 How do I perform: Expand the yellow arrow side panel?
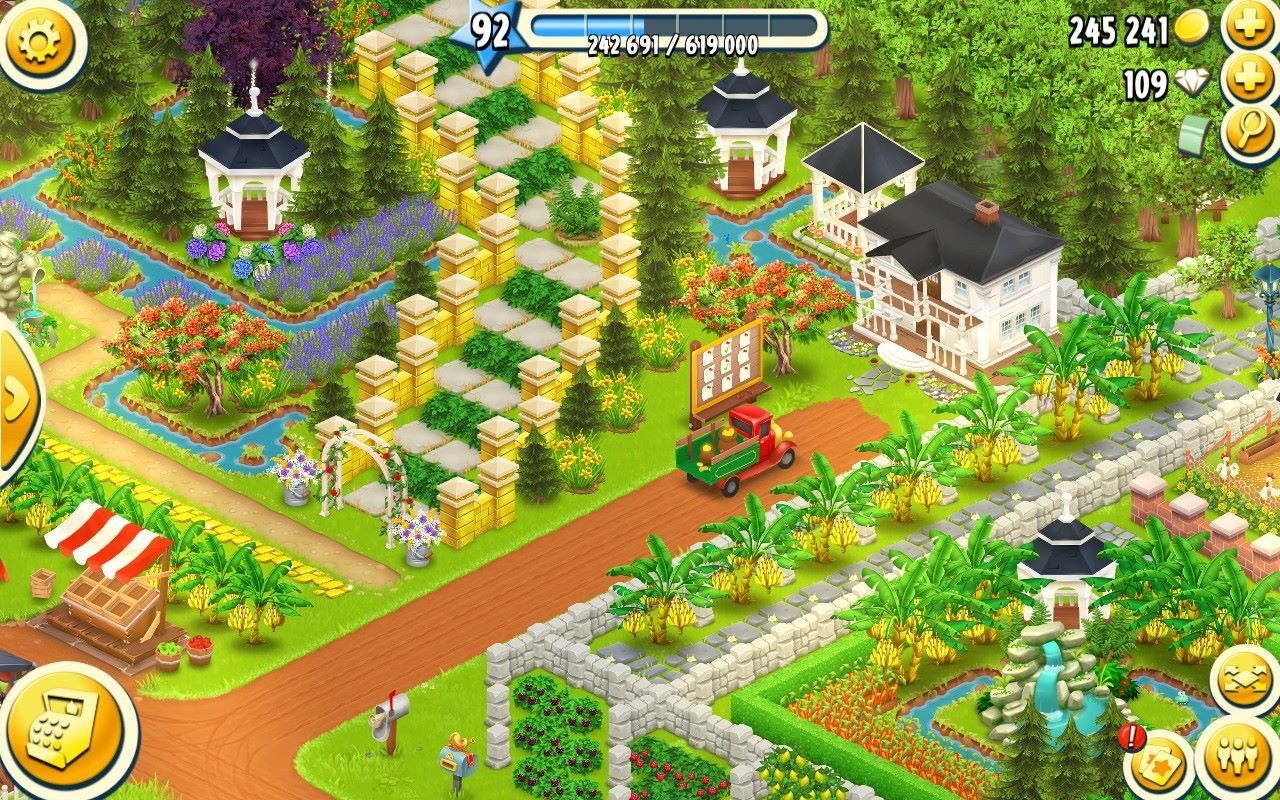(x=14, y=400)
